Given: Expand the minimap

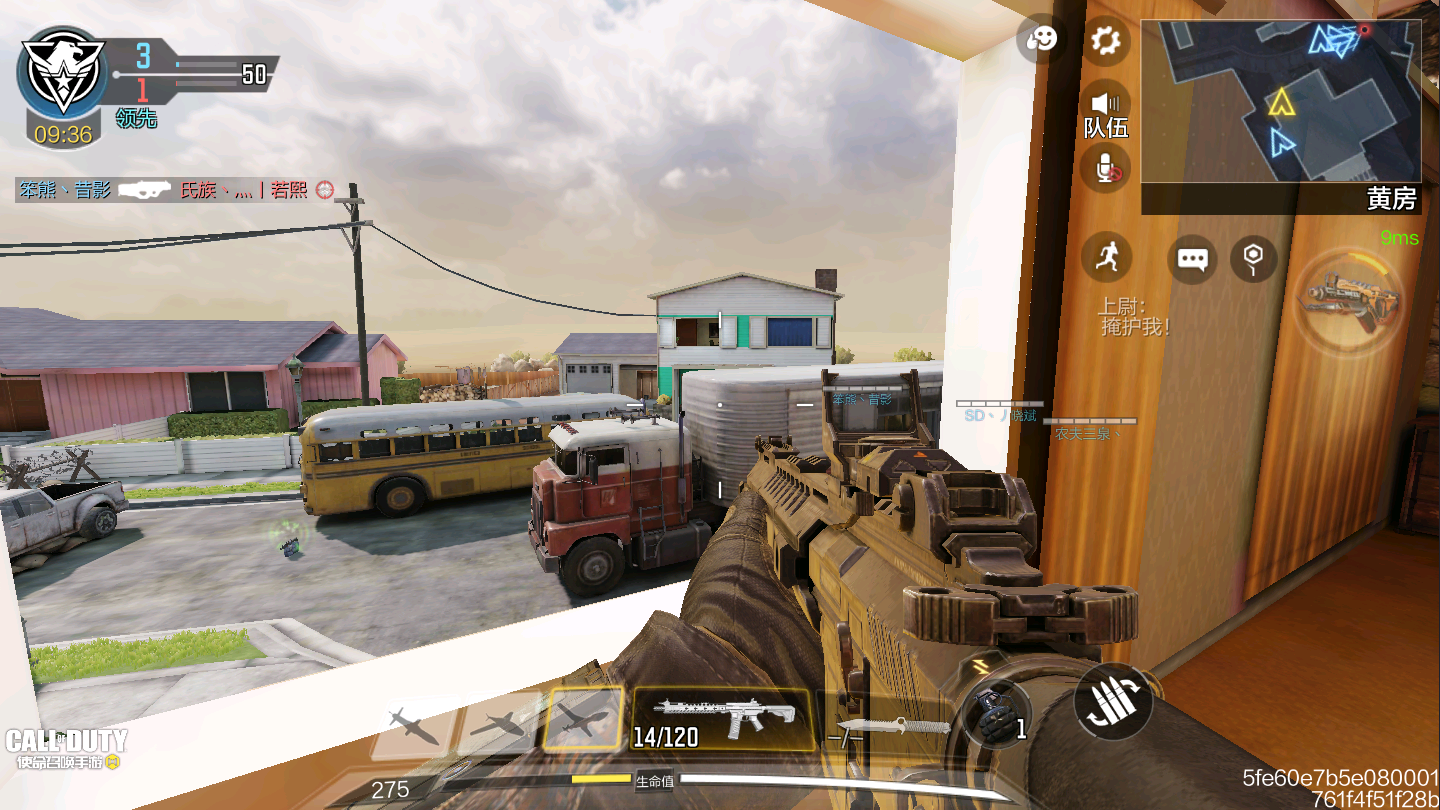Looking at the screenshot, I should (x=1280, y=100).
